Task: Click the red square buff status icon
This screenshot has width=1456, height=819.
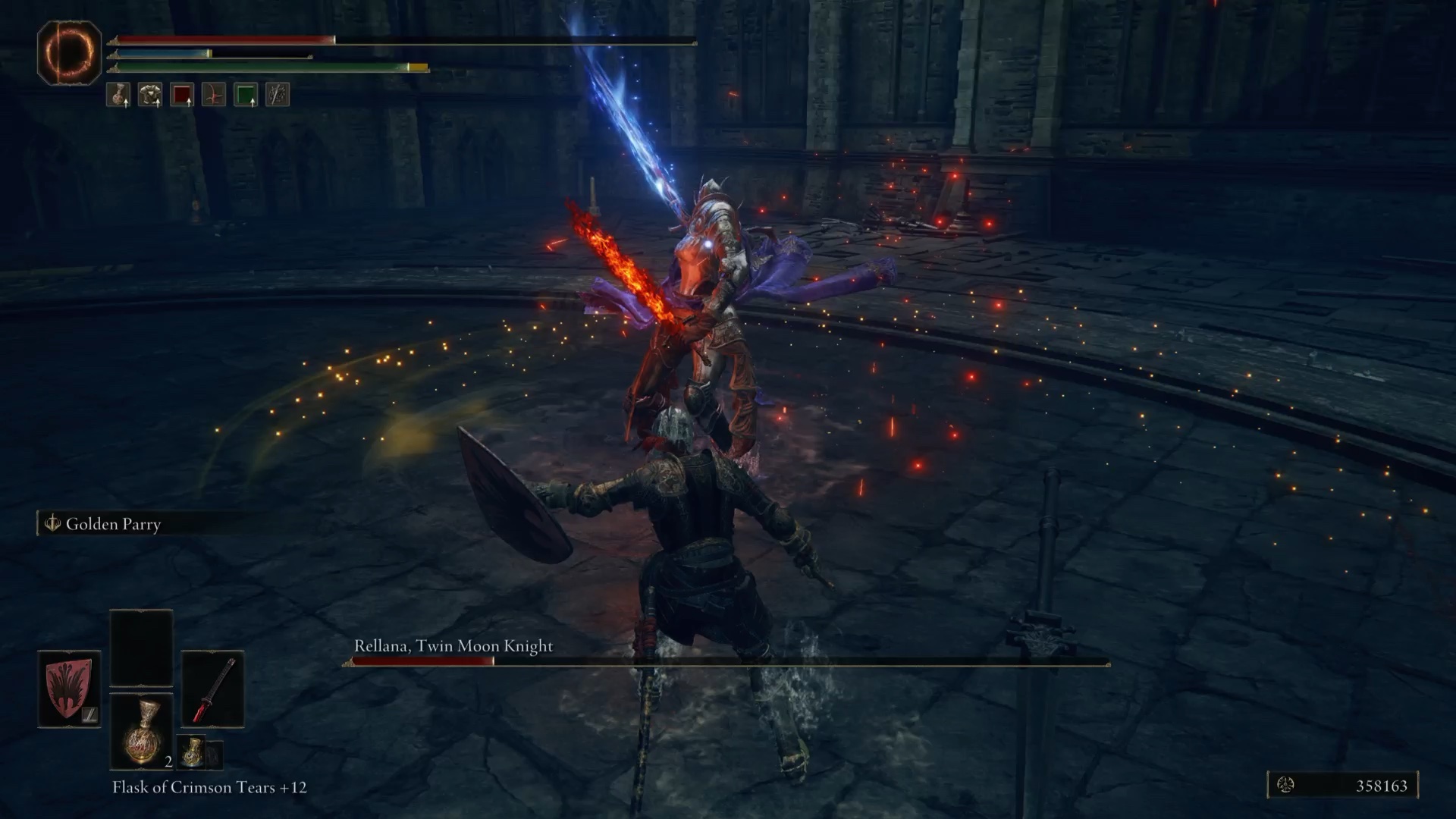Action: tap(182, 95)
